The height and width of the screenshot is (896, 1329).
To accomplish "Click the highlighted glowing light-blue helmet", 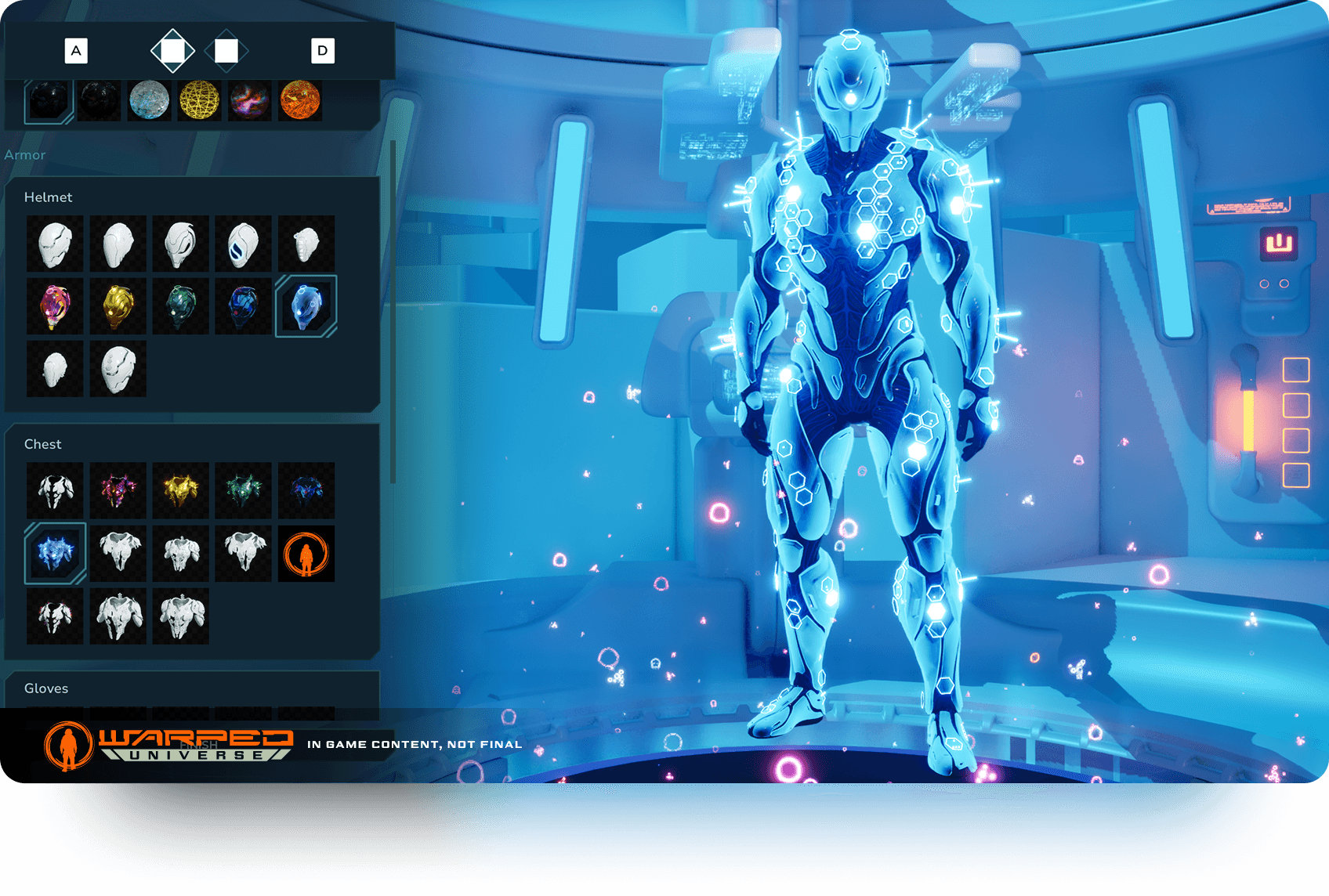I will tap(306, 306).
